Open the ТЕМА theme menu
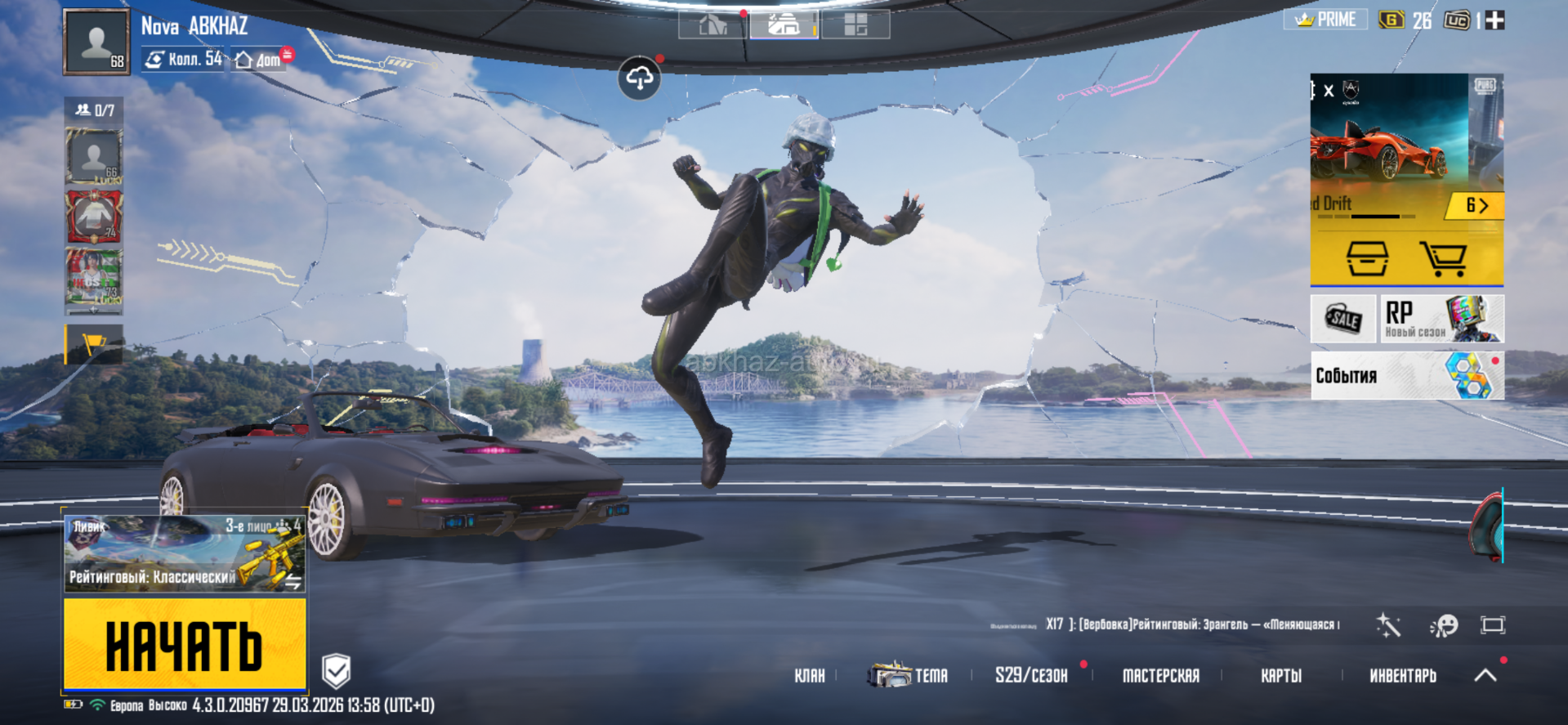 pyautogui.click(x=909, y=675)
